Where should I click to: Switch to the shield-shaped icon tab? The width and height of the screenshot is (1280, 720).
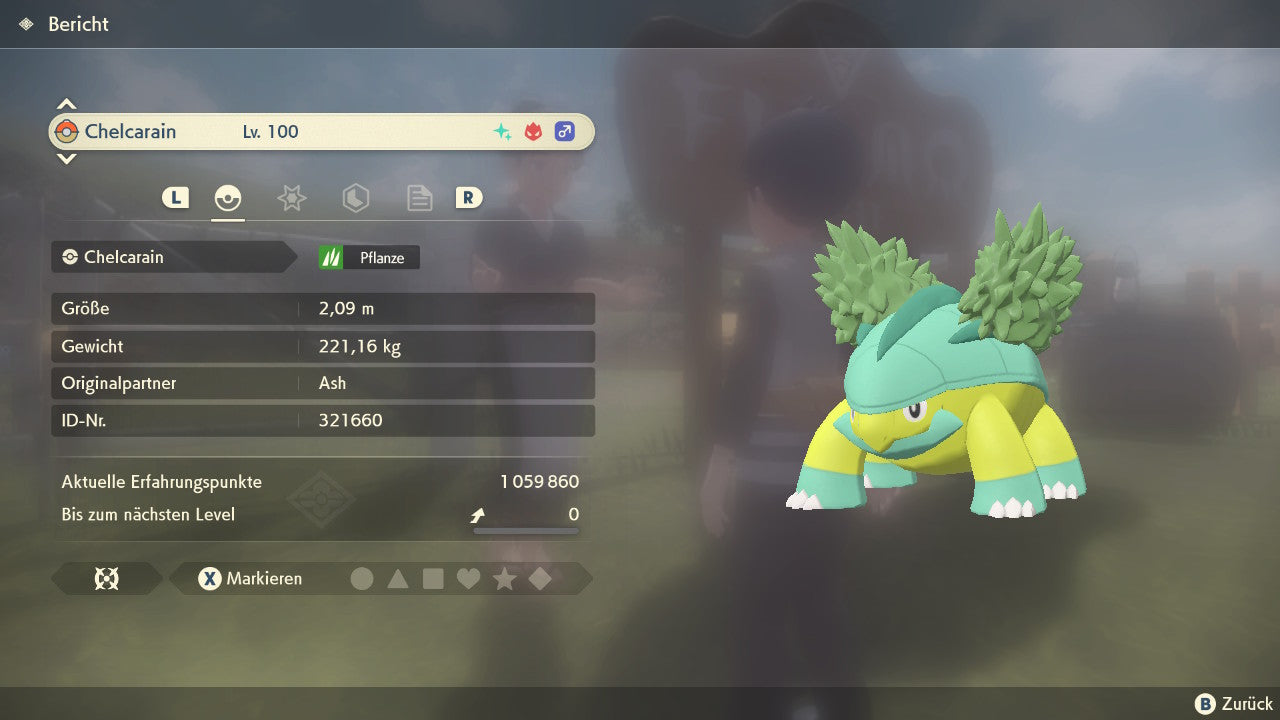tap(355, 198)
